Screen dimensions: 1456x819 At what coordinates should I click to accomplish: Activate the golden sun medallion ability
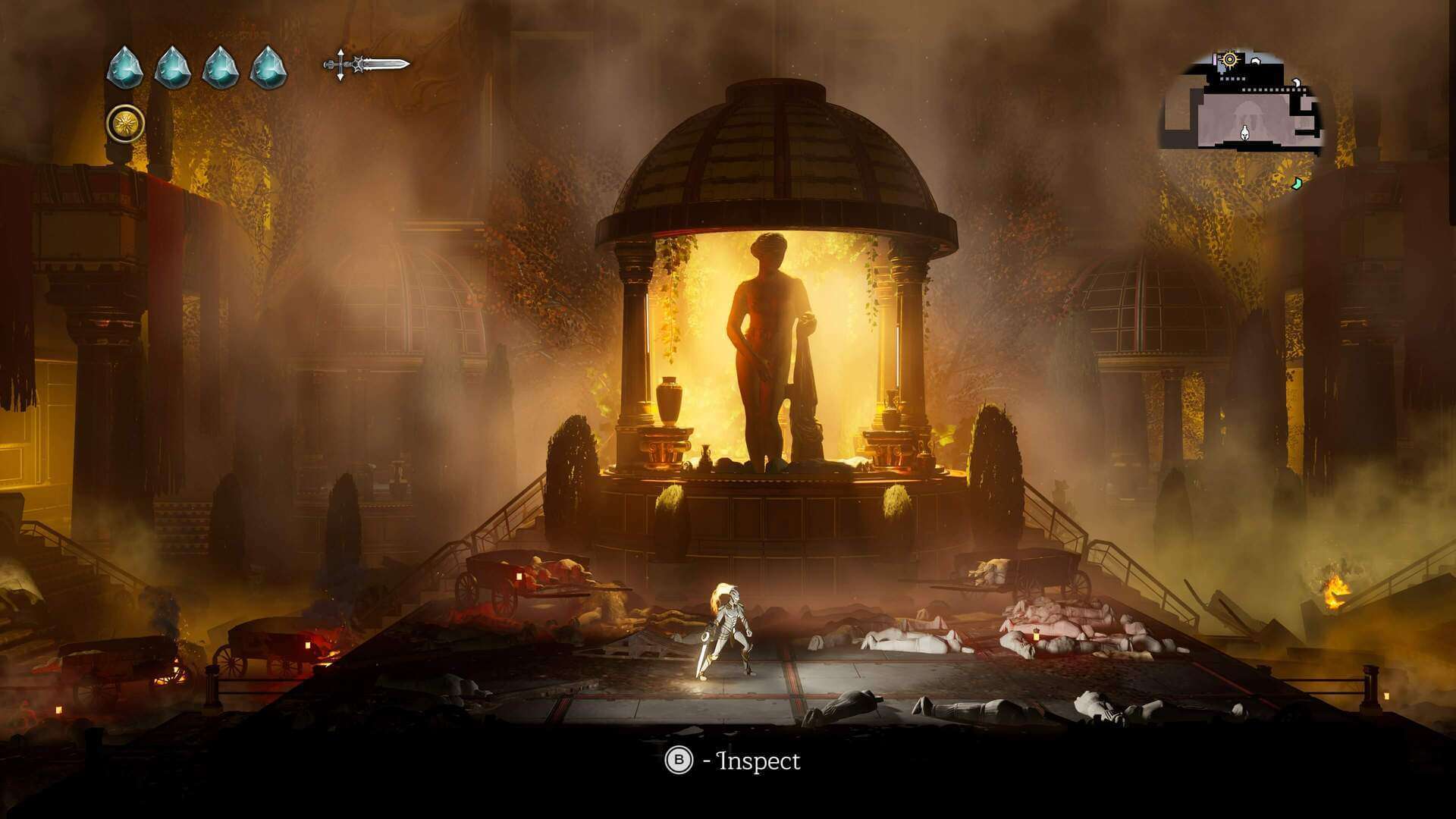click(x=126, y=124)
